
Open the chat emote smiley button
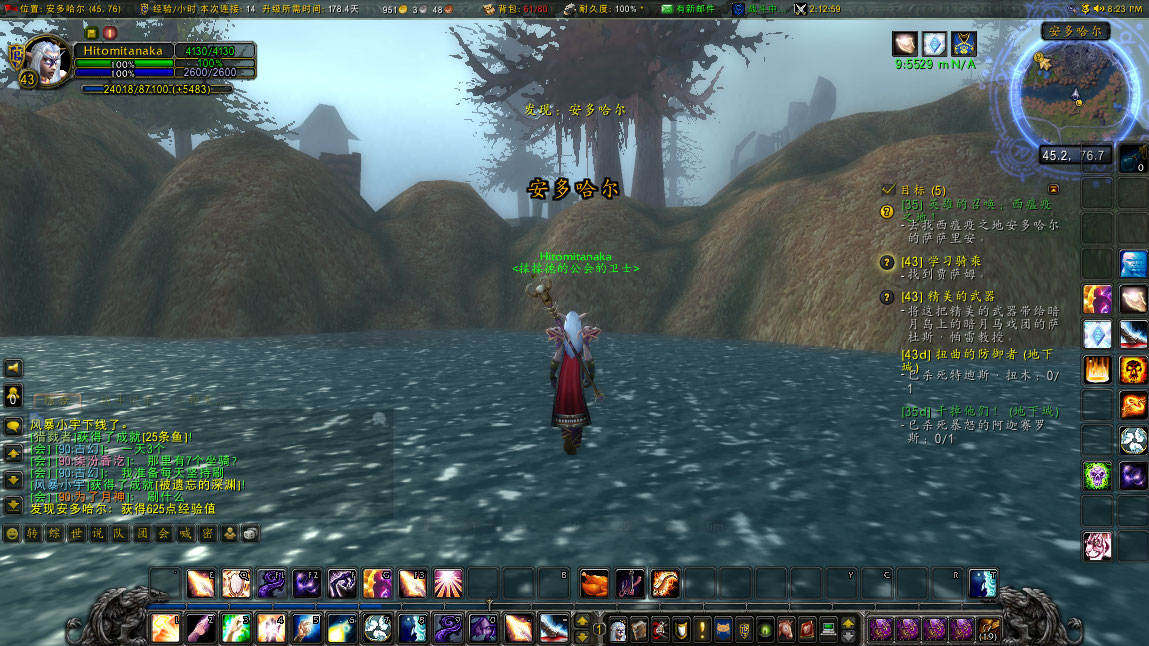[12, 533]
